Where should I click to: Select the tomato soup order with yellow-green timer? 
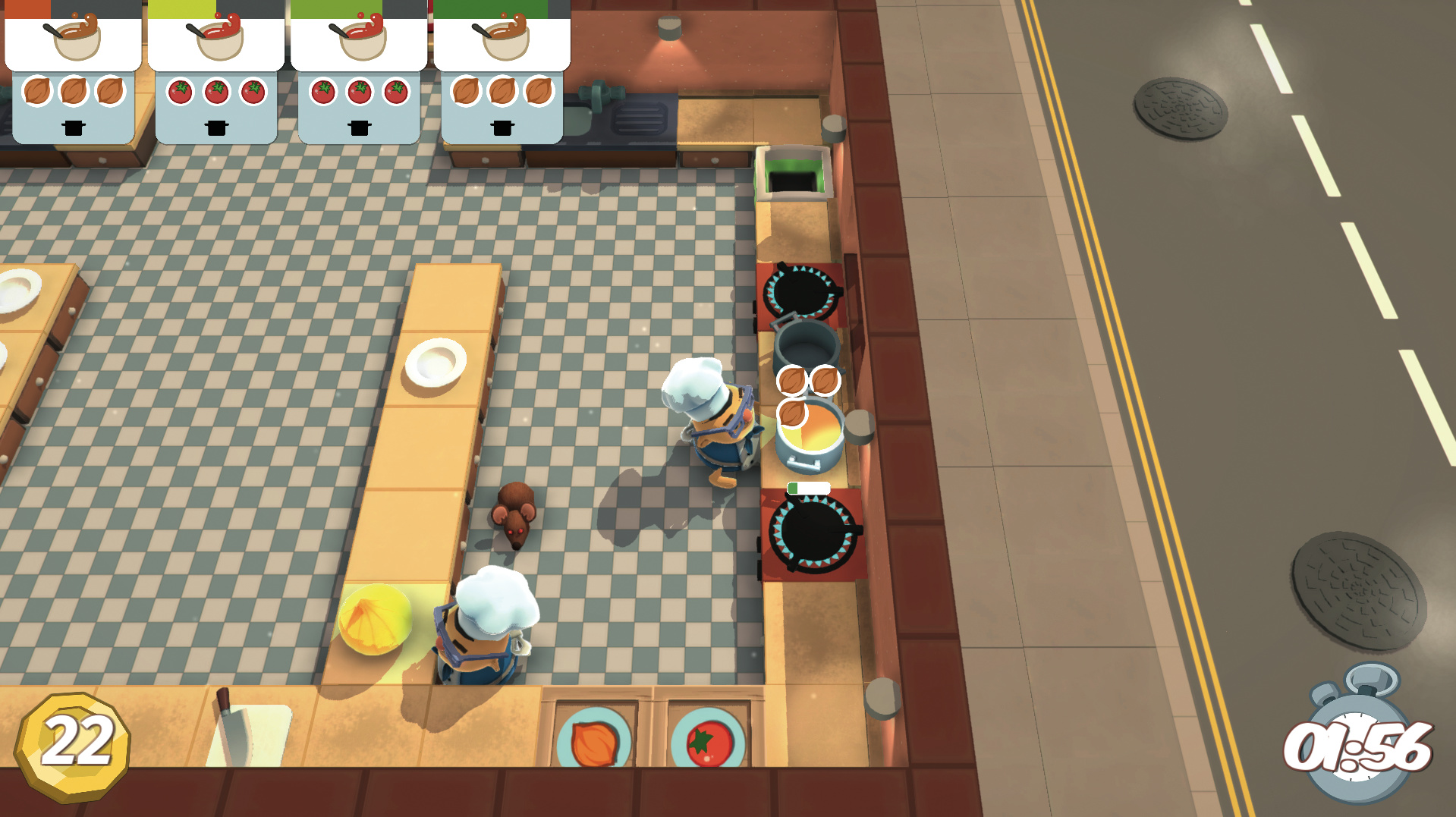click(216, 72)
